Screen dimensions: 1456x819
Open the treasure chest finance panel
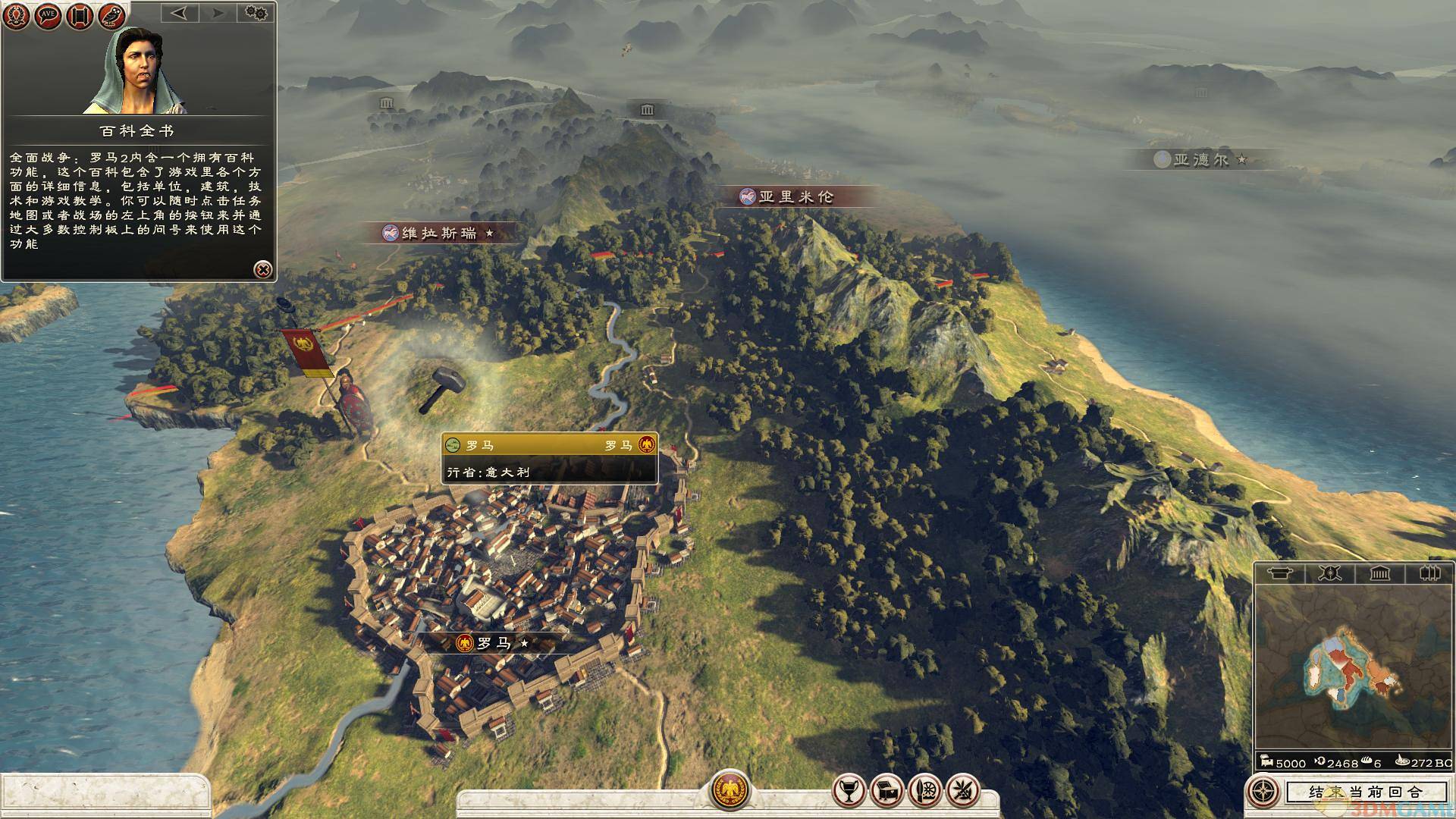(886, 791)
